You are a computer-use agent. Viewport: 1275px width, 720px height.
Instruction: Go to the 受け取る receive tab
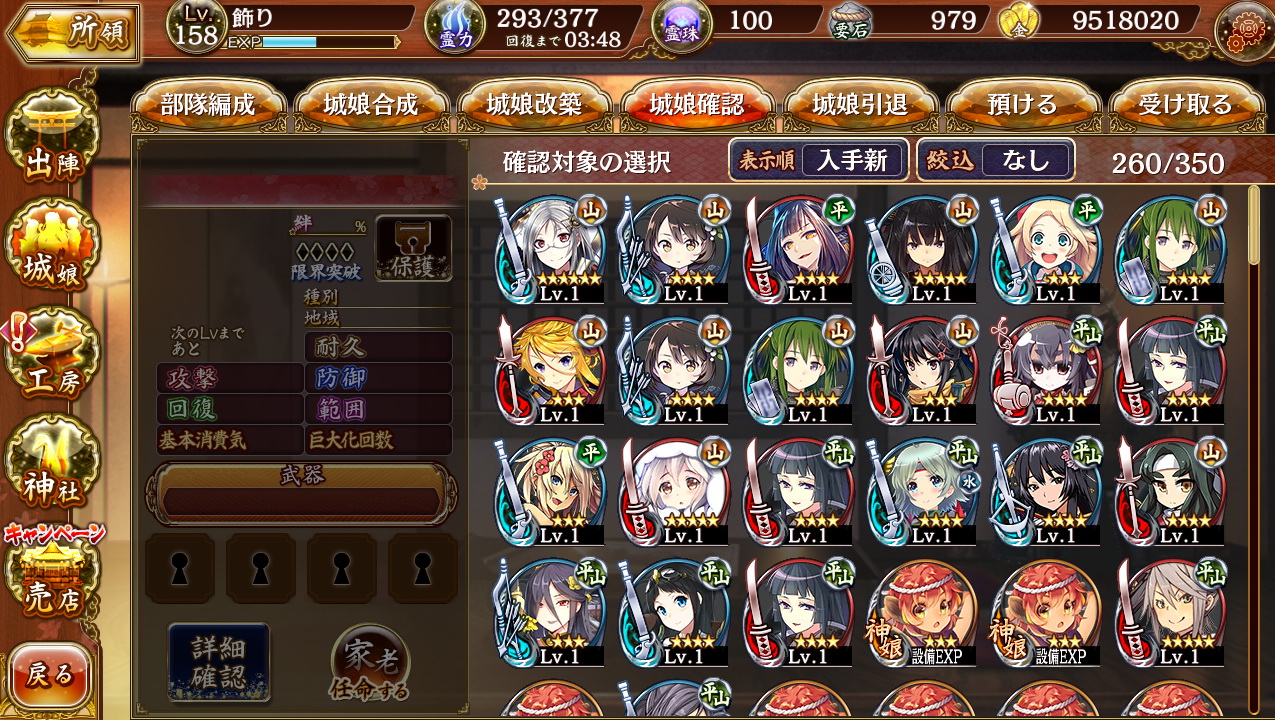[1185, 105]
